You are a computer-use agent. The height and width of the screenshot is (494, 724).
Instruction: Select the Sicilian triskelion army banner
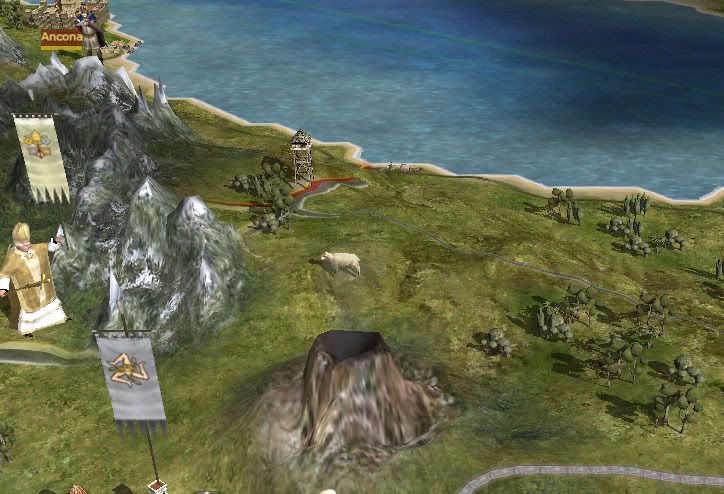tap(131, 380)
